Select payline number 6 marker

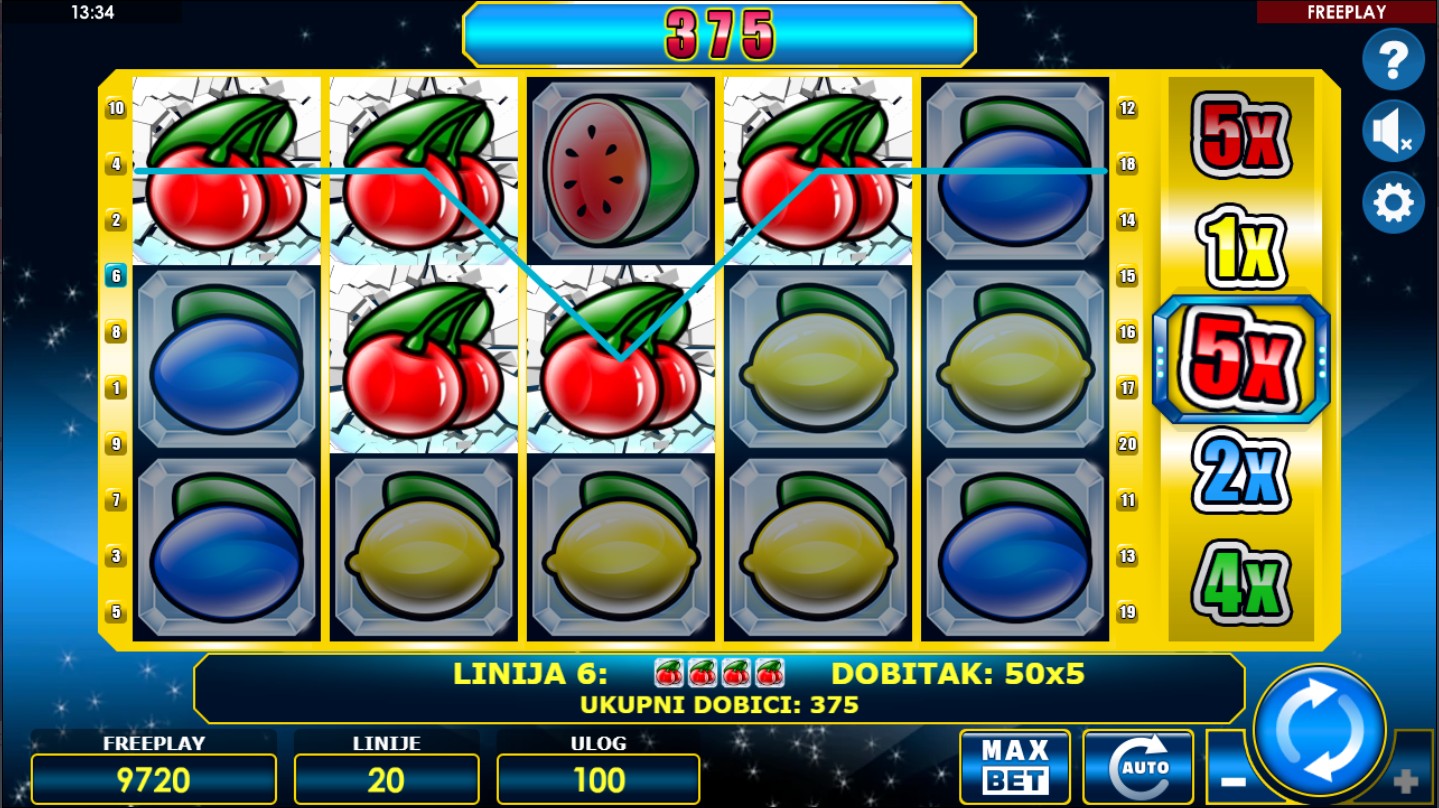(116, 276)
